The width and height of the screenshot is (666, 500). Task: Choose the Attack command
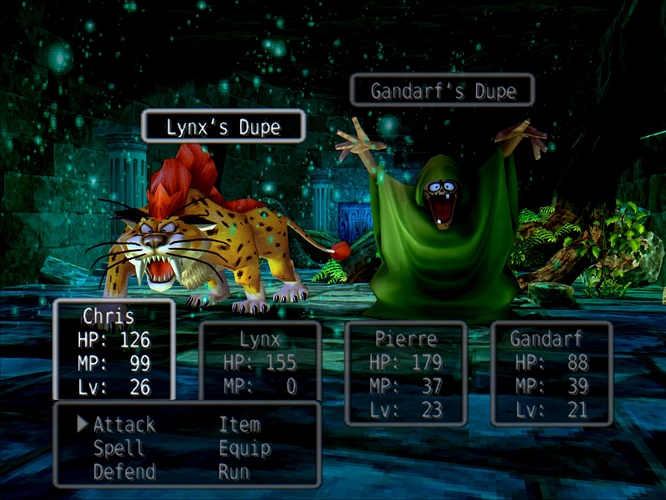point(124,425)
